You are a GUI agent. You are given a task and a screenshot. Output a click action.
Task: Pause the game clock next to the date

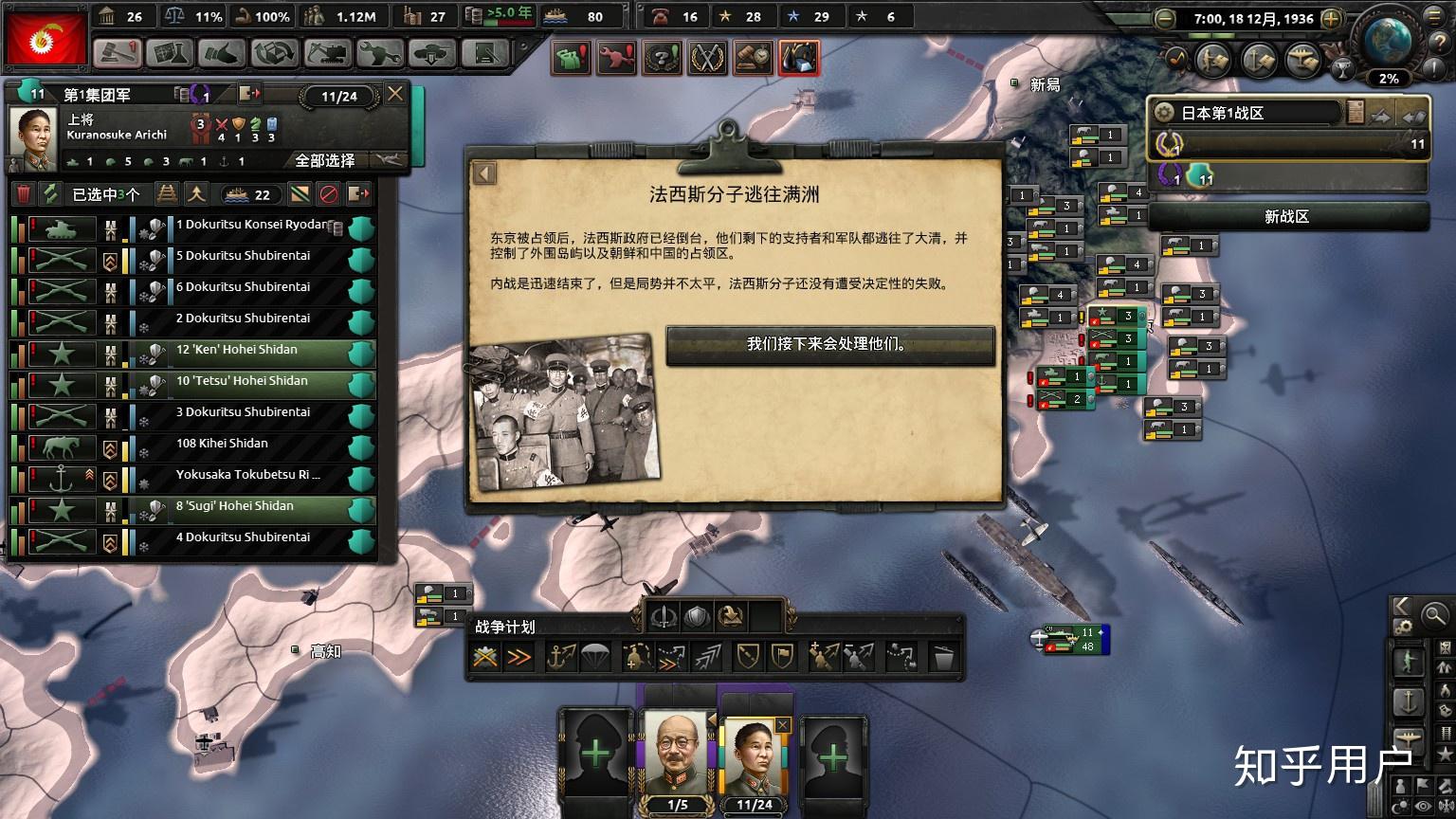1251,17
